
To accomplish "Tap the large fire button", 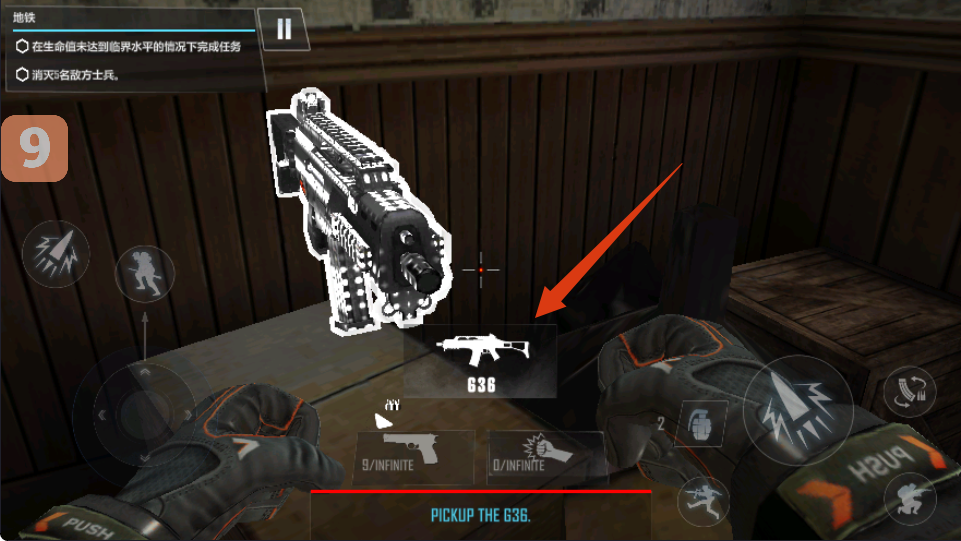I will coord(797,408).
